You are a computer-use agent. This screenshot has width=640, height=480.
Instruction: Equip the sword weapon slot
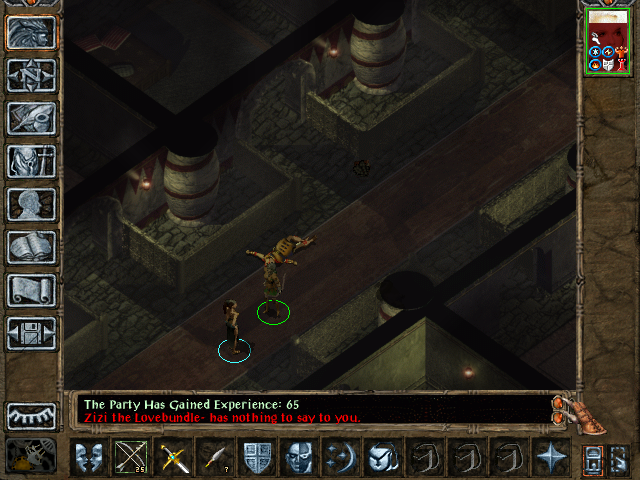173,459
